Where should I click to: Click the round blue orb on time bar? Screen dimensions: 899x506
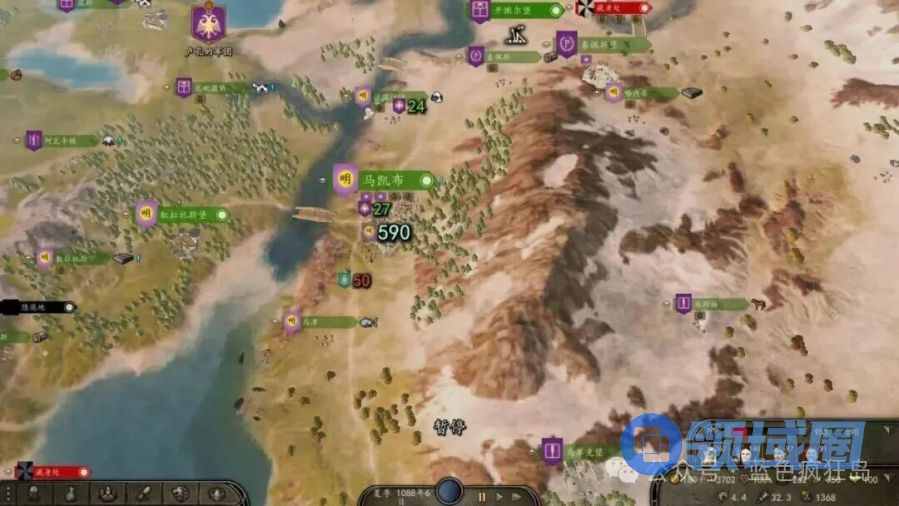click(x=449, y=490)
